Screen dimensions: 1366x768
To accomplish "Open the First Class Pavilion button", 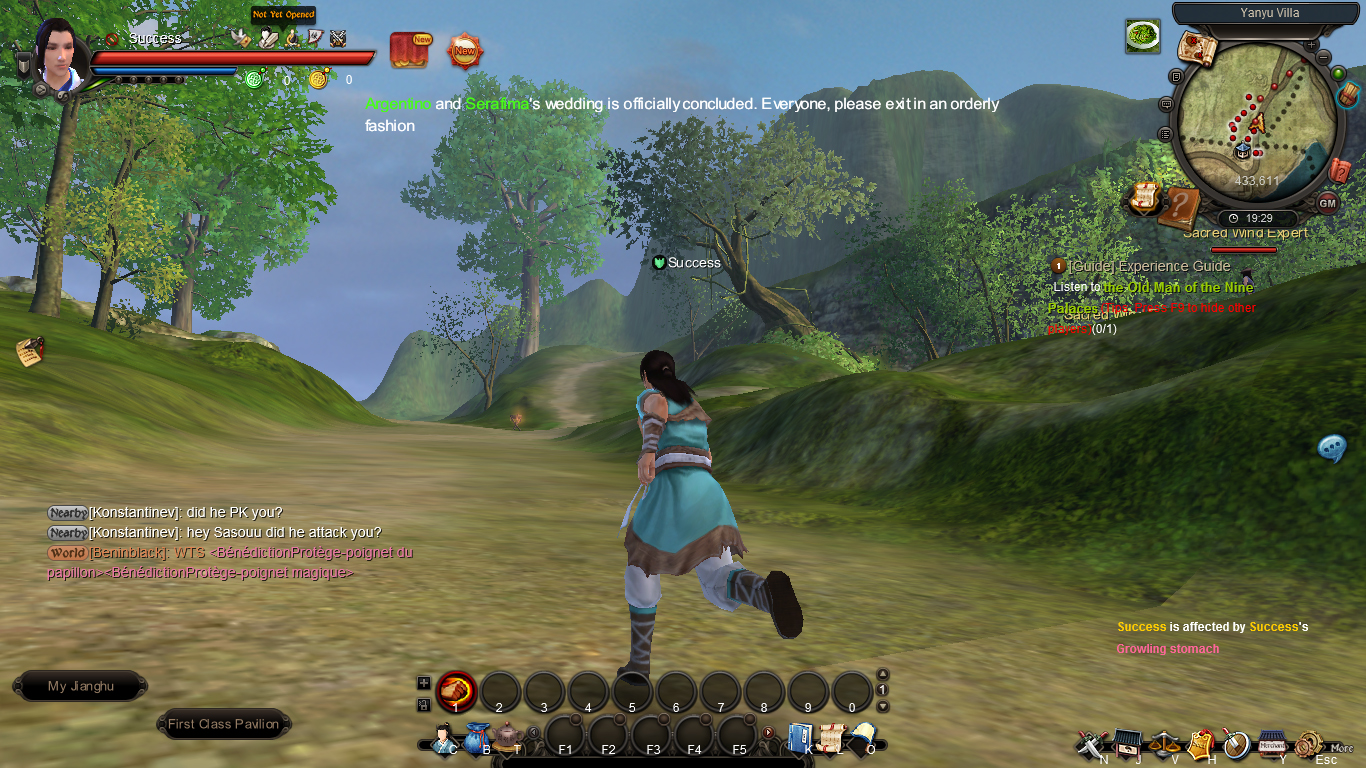I will (x=223, y=724).
